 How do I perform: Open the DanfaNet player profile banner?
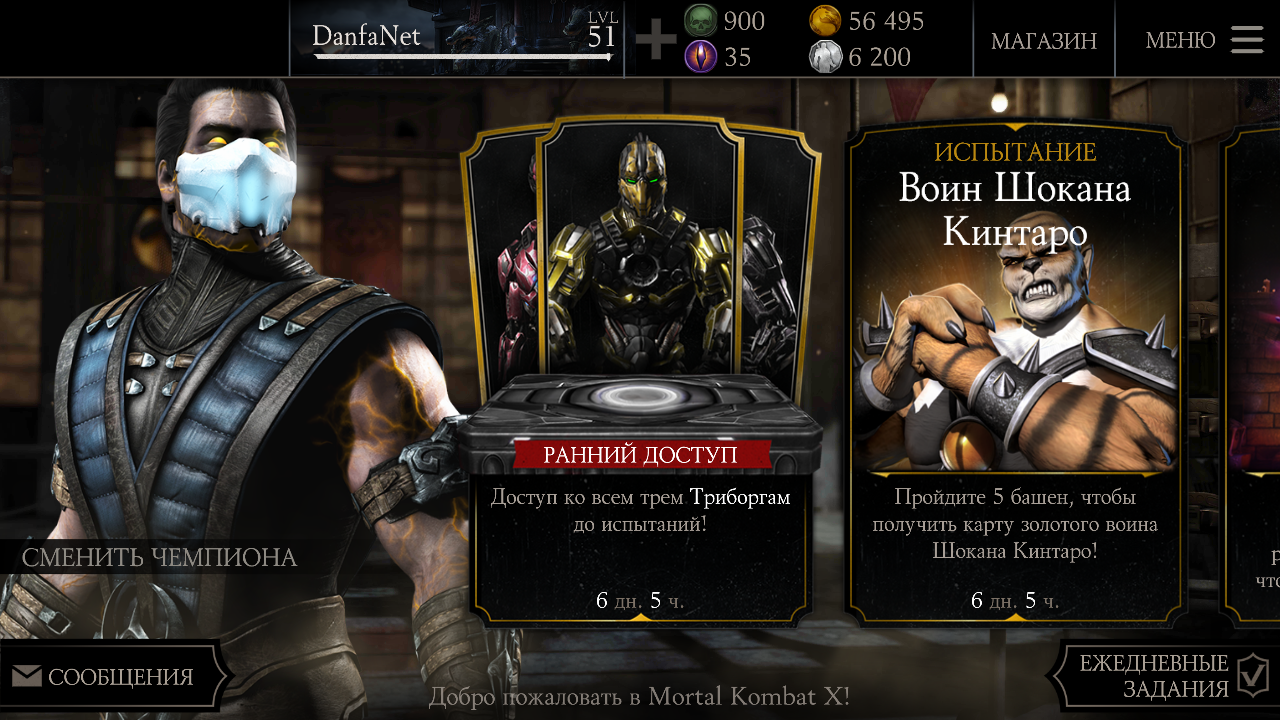pyautogui.click(x=460, y=39)
